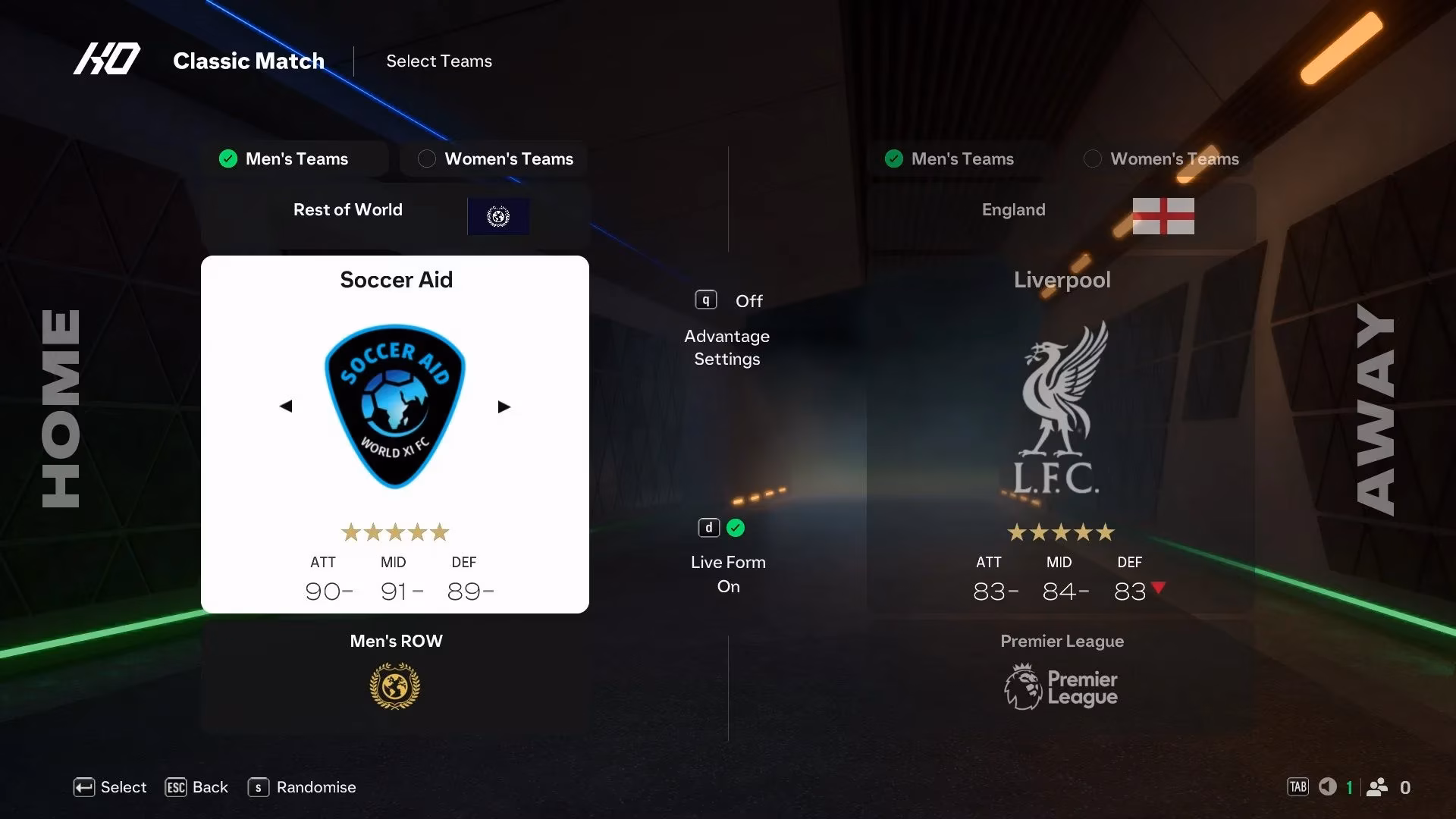
Task: Click the England flag icon
Action: (x=1164, y=217)
